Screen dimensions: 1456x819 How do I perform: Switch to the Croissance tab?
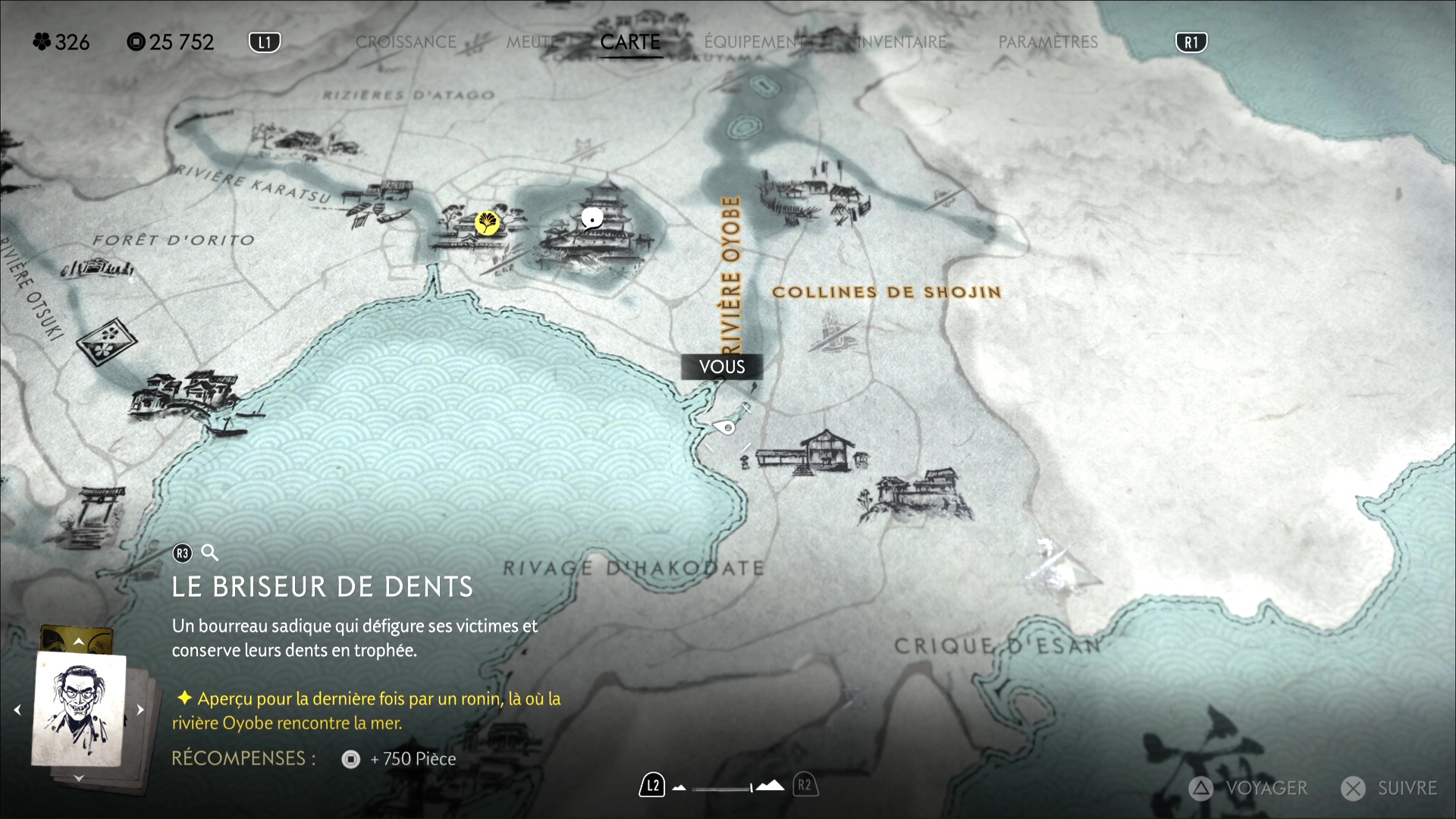point(406,42)
